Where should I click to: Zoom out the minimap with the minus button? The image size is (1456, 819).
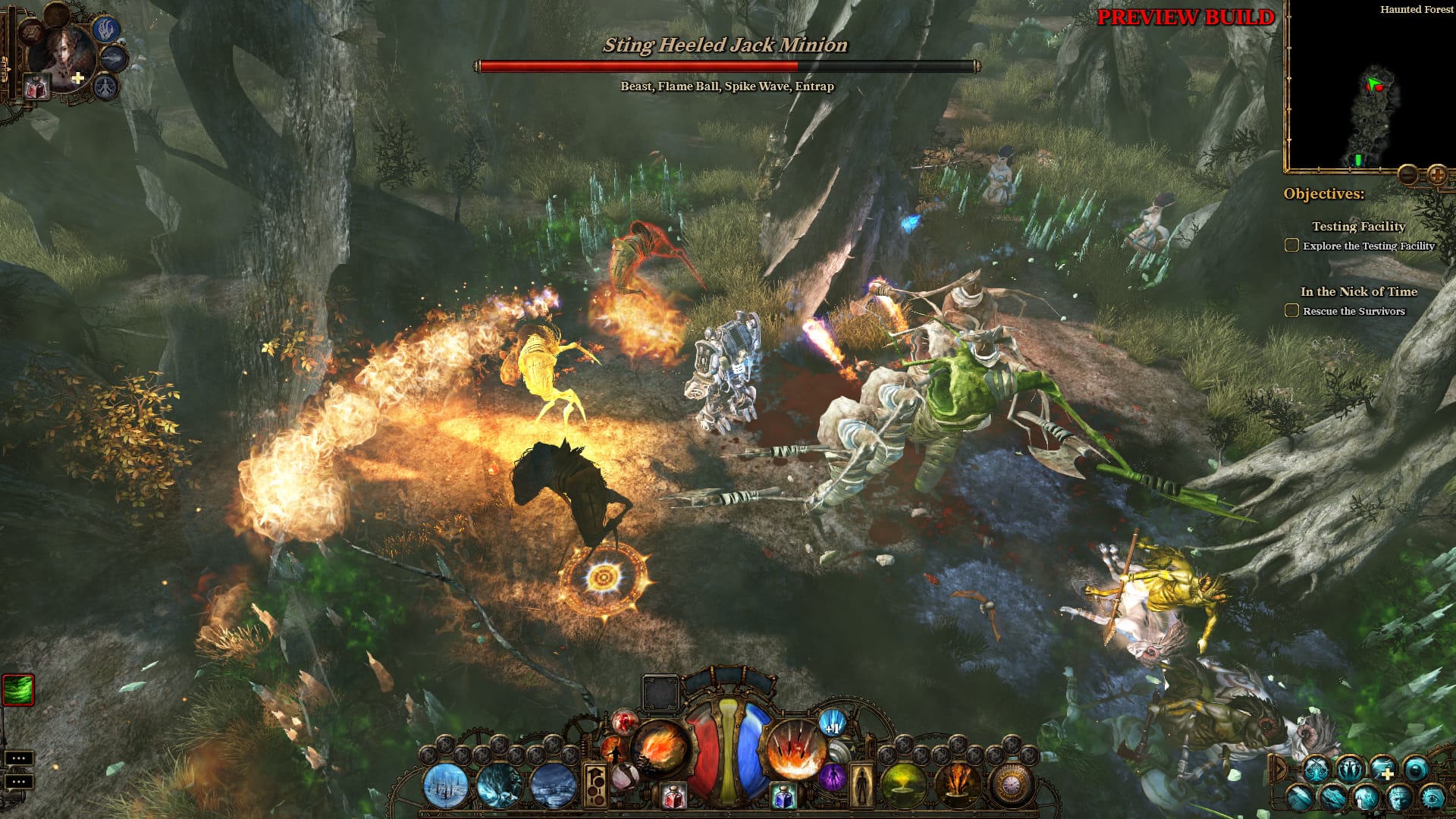[x=1409, y=175]
